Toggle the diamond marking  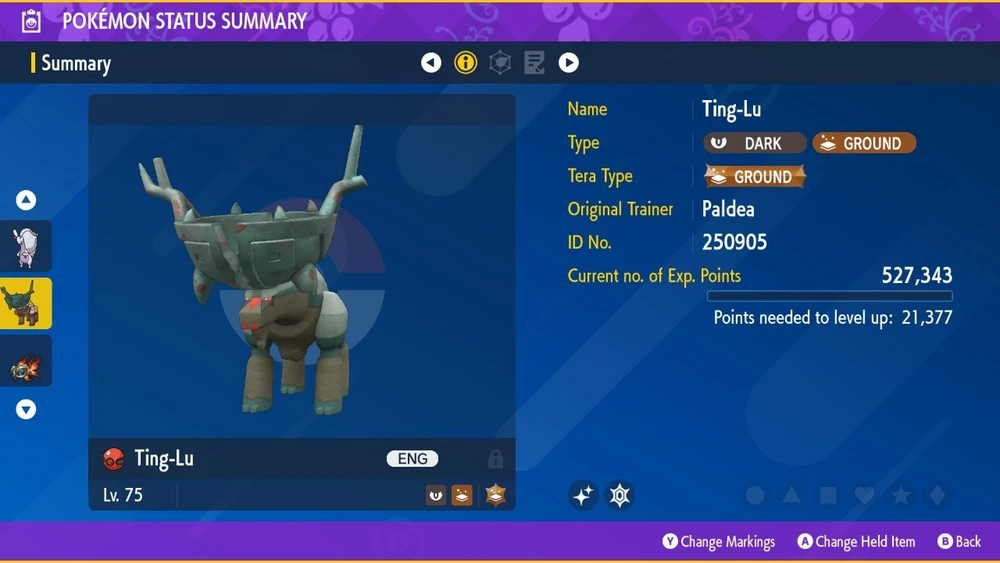pos(936,495)
